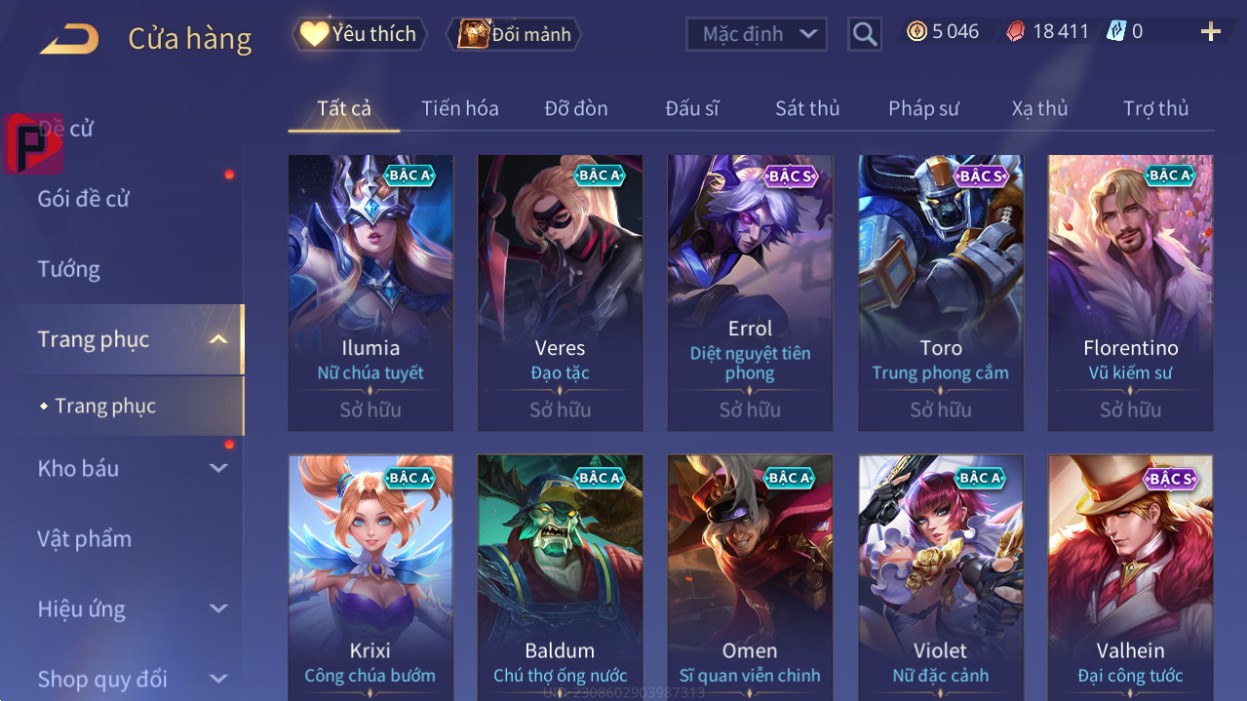Image resolution: width=1247 pixels, height=701 pixels.
Task: Choose Florentino Vũ kiếm sư skin card
Action: point(1130,292)
